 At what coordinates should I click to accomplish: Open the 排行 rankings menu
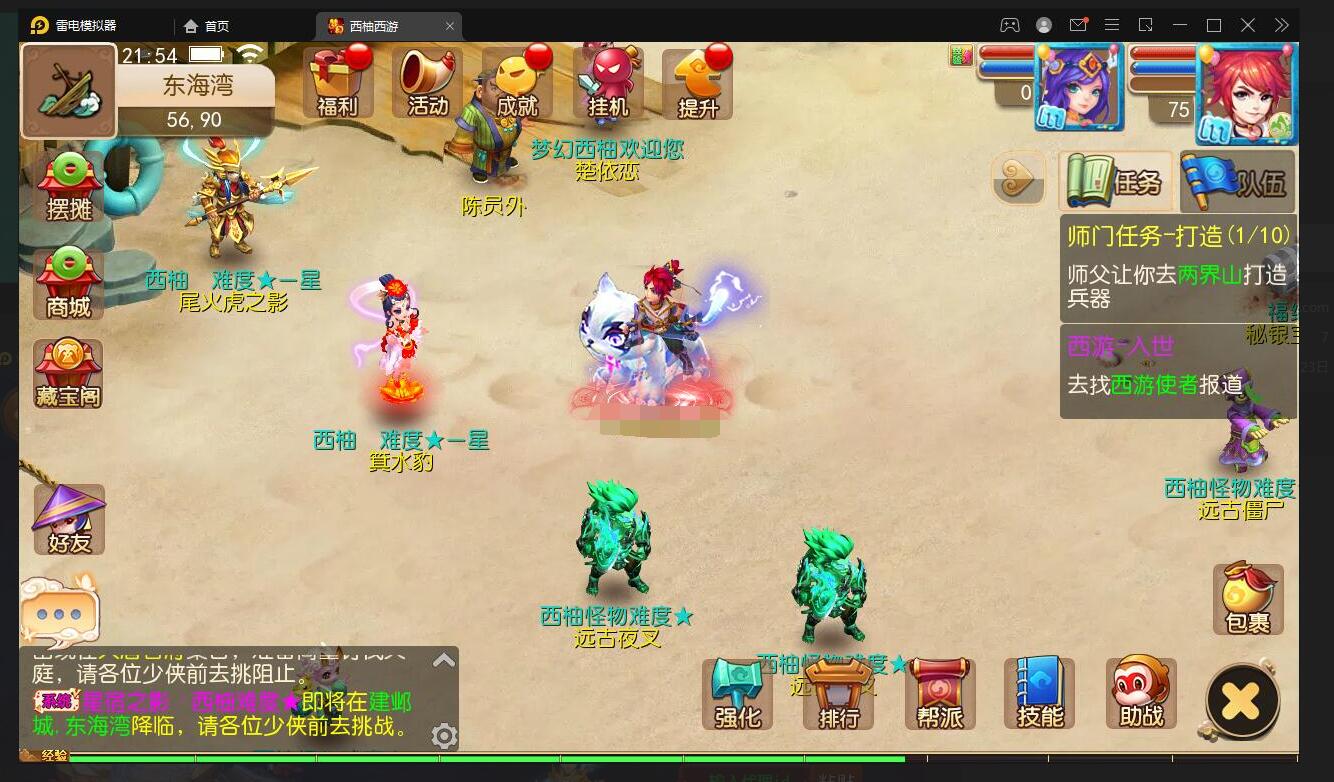[839, 694]
